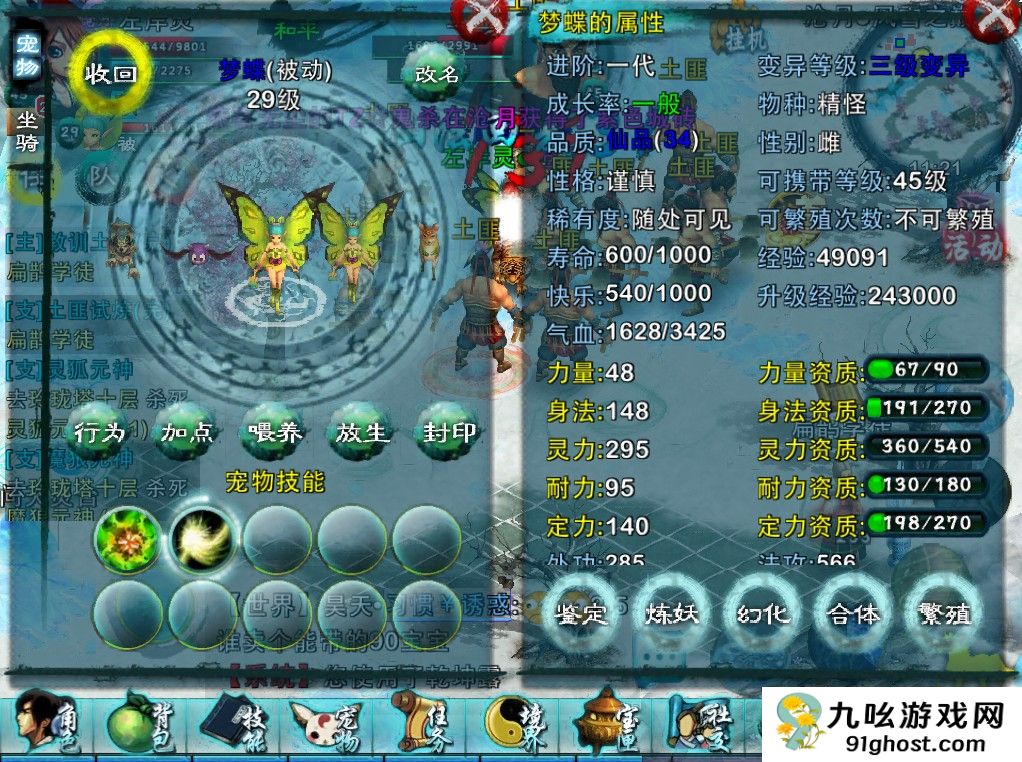This screenshot has height=762, width=1022.
Task: Tap the 收回 recall pet button
Action: tap(110, 75)
